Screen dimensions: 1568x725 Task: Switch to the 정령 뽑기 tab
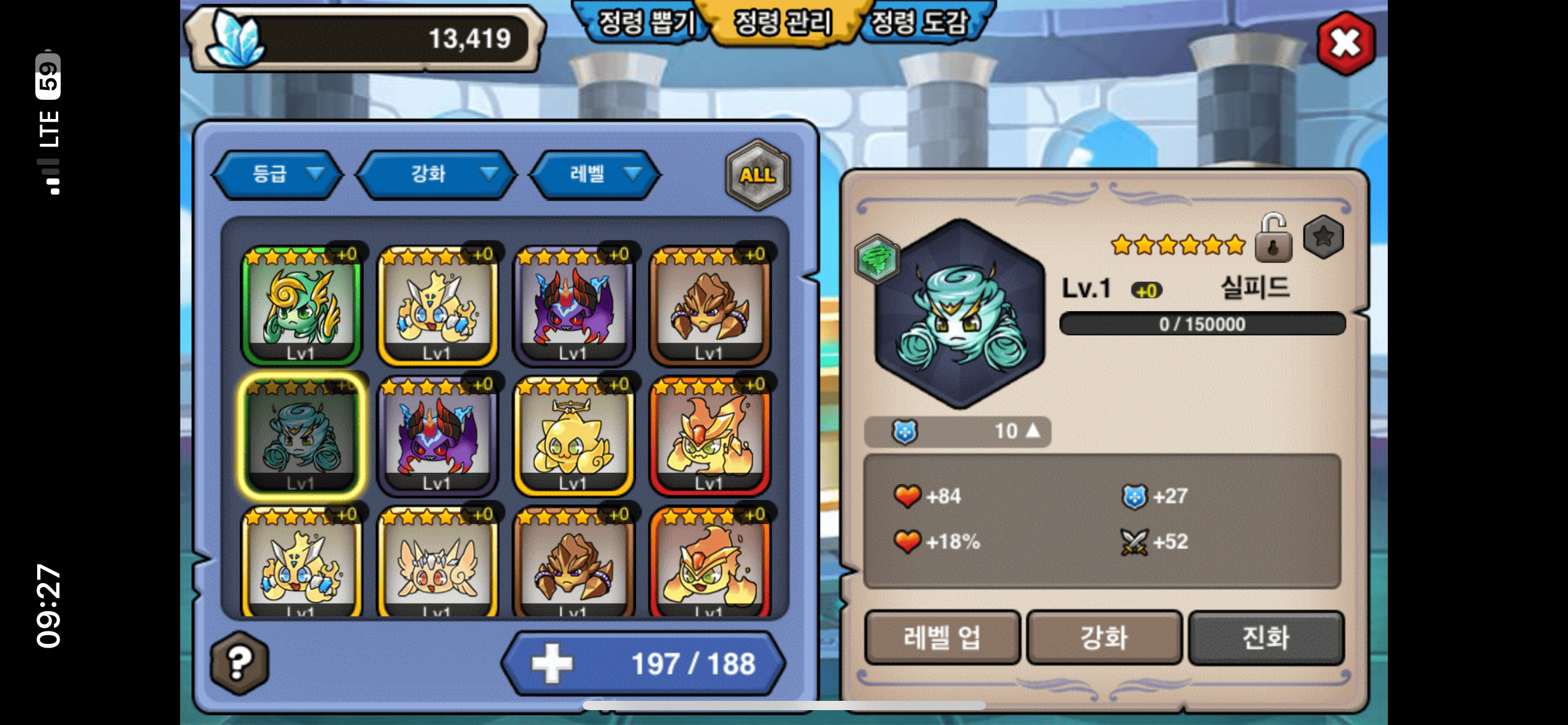click(x=645, y=23)
